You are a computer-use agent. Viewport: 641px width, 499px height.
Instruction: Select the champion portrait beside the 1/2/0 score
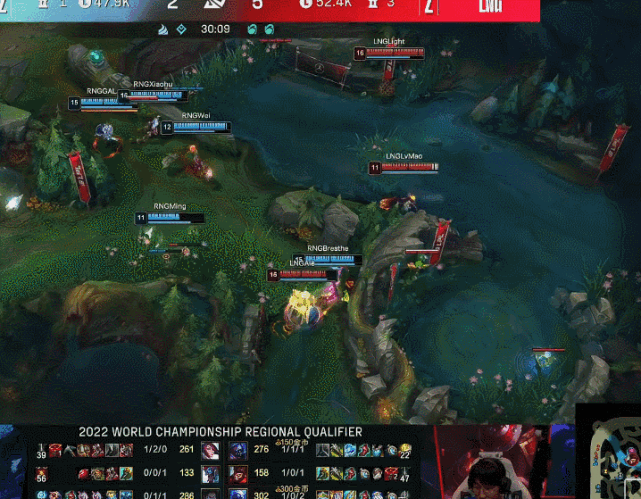[211, 451]
